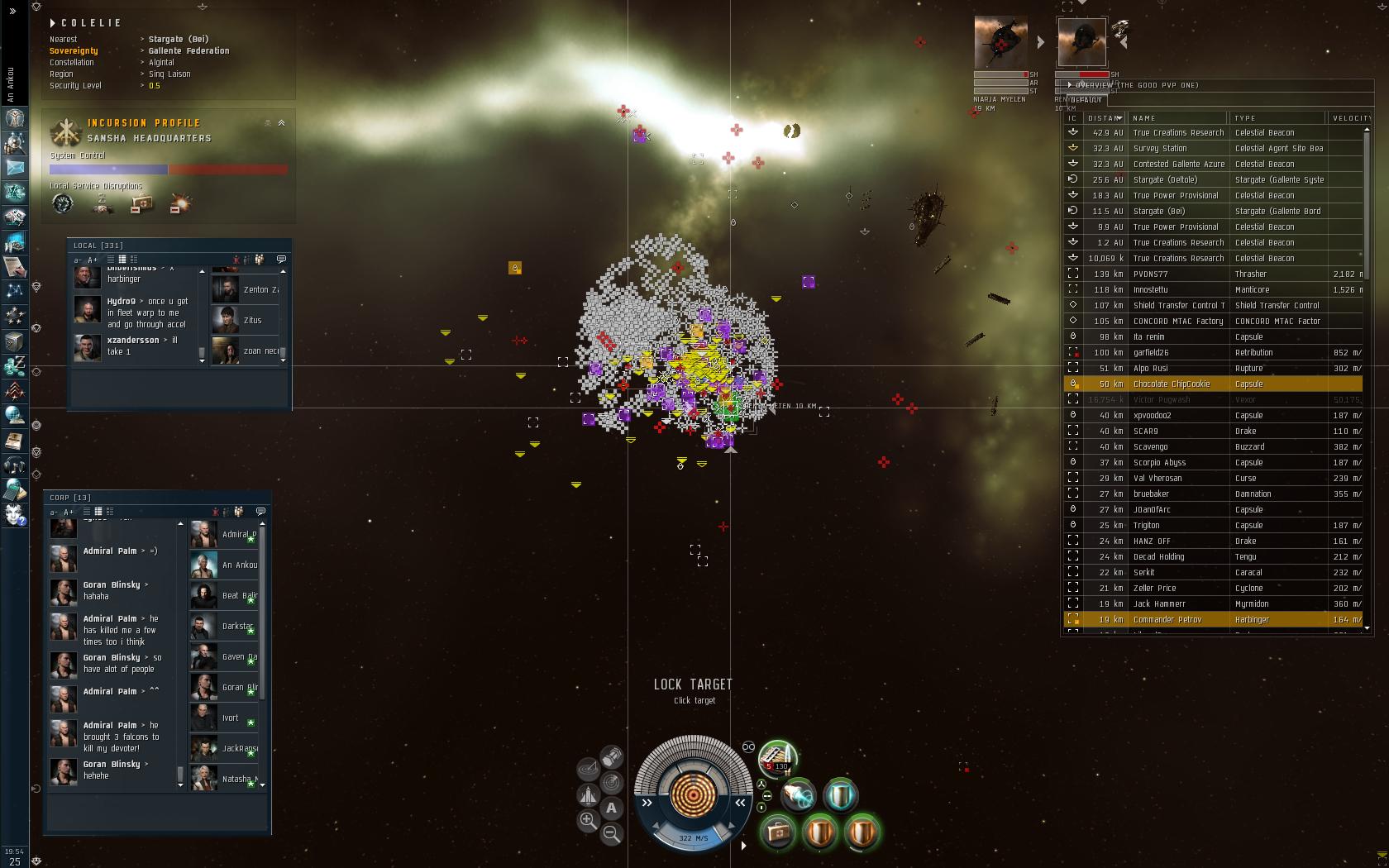Activate the medical kit repair module
Screen dimensions: 1389x868
(777, 832)
